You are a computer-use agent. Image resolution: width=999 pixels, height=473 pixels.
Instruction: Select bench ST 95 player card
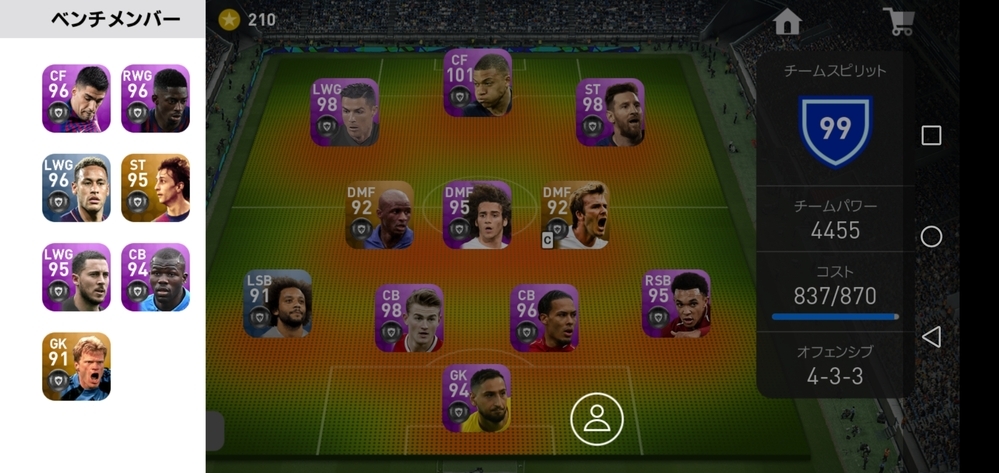pos(155,187)
